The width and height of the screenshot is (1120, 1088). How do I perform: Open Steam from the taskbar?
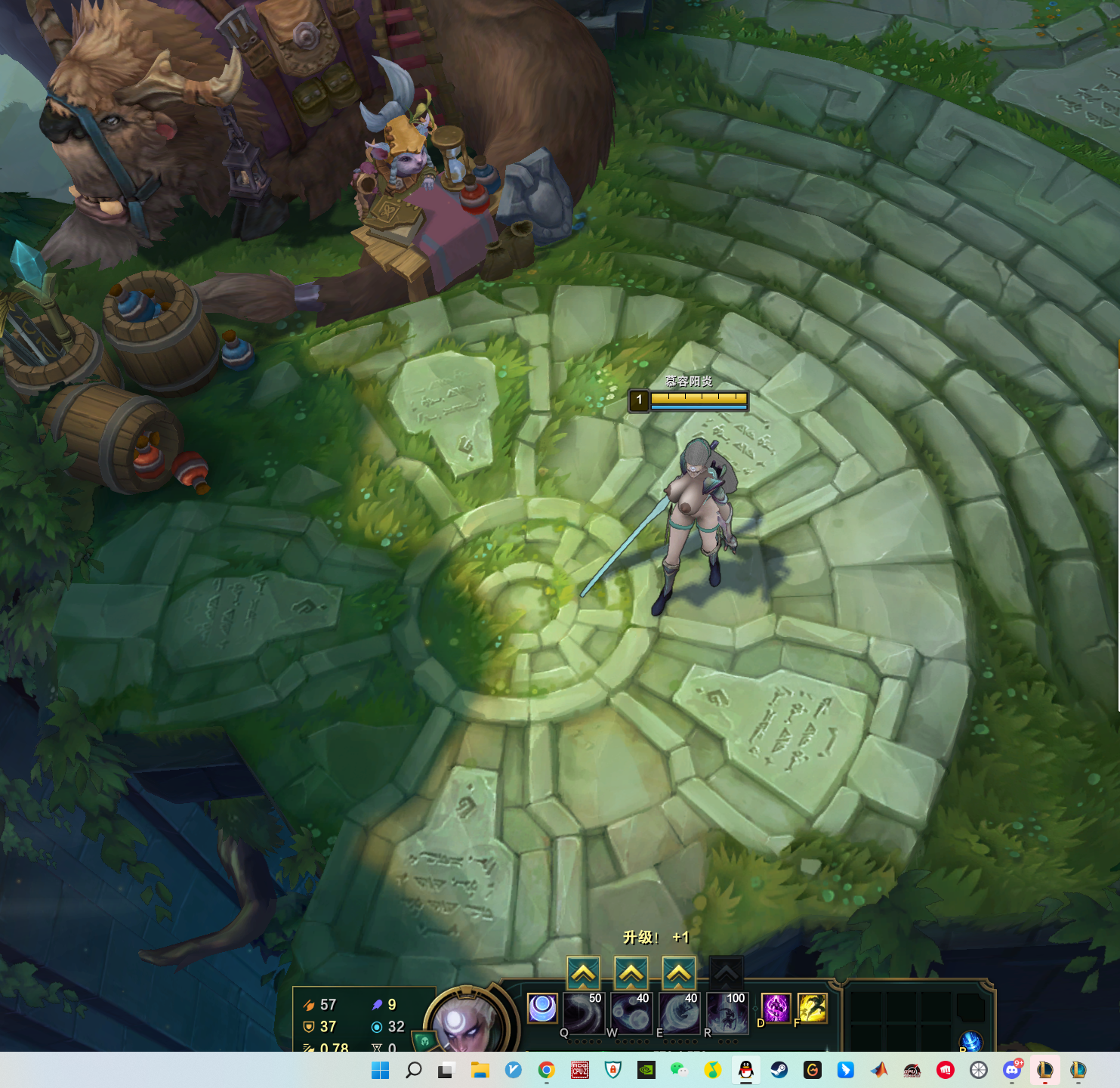pyautogui.click(x=779, y=1070)
